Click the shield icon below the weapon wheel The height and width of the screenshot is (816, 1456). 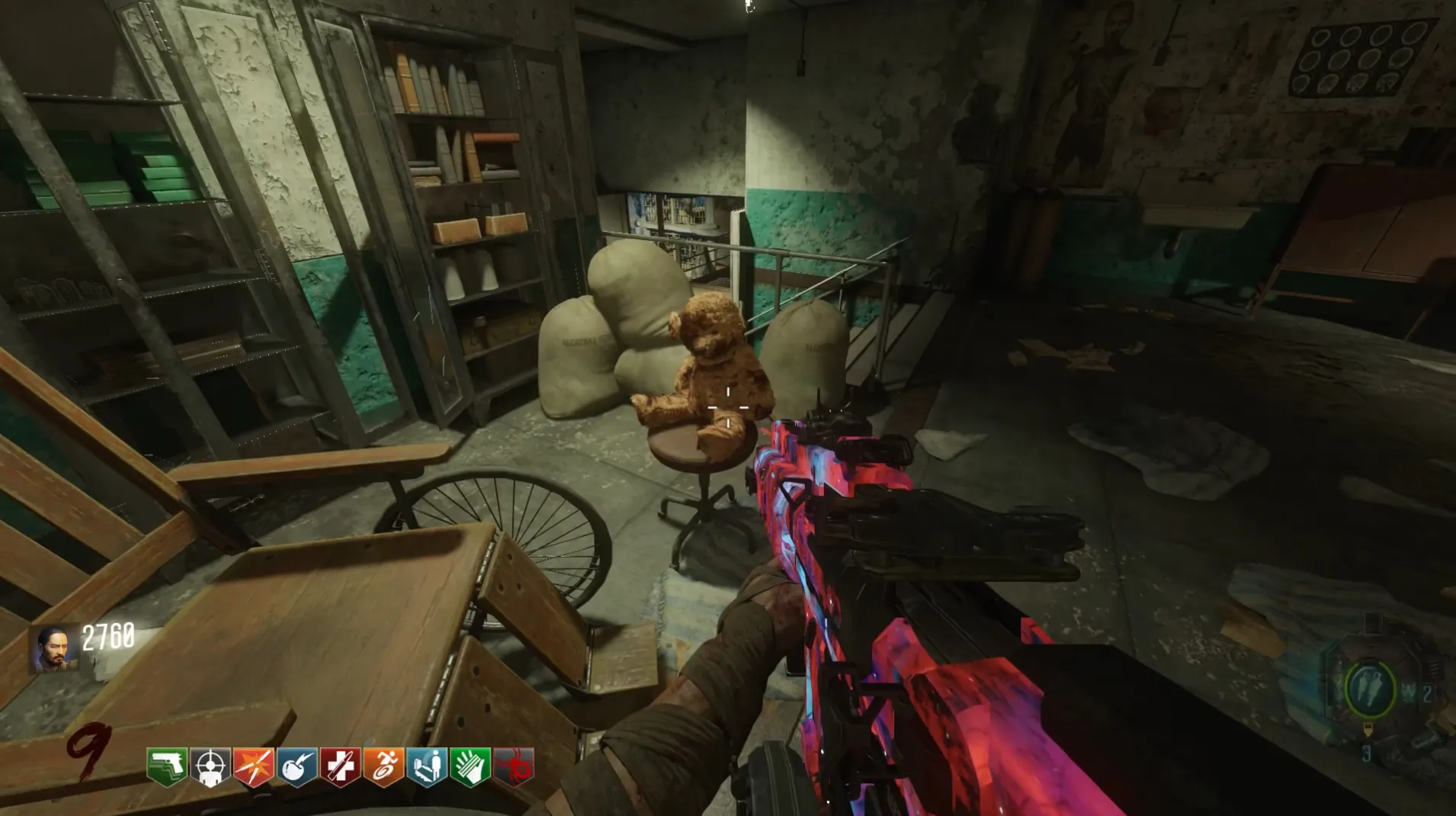(1368, 731)
